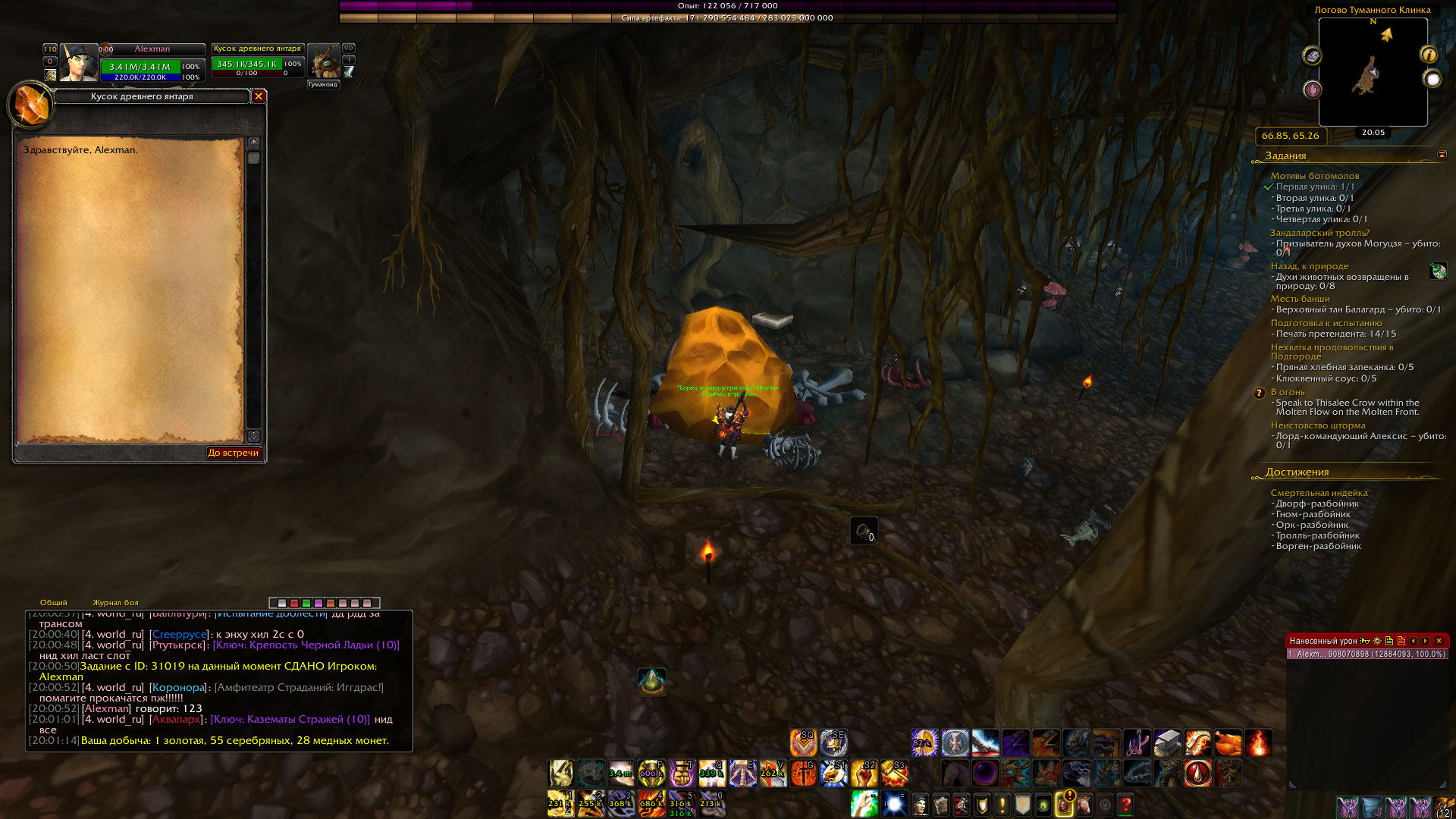Select the "В огонь" quest in tracker
Image resolution: width=1456 pixels, height=819 pixels.
[x=1288, y=392]
